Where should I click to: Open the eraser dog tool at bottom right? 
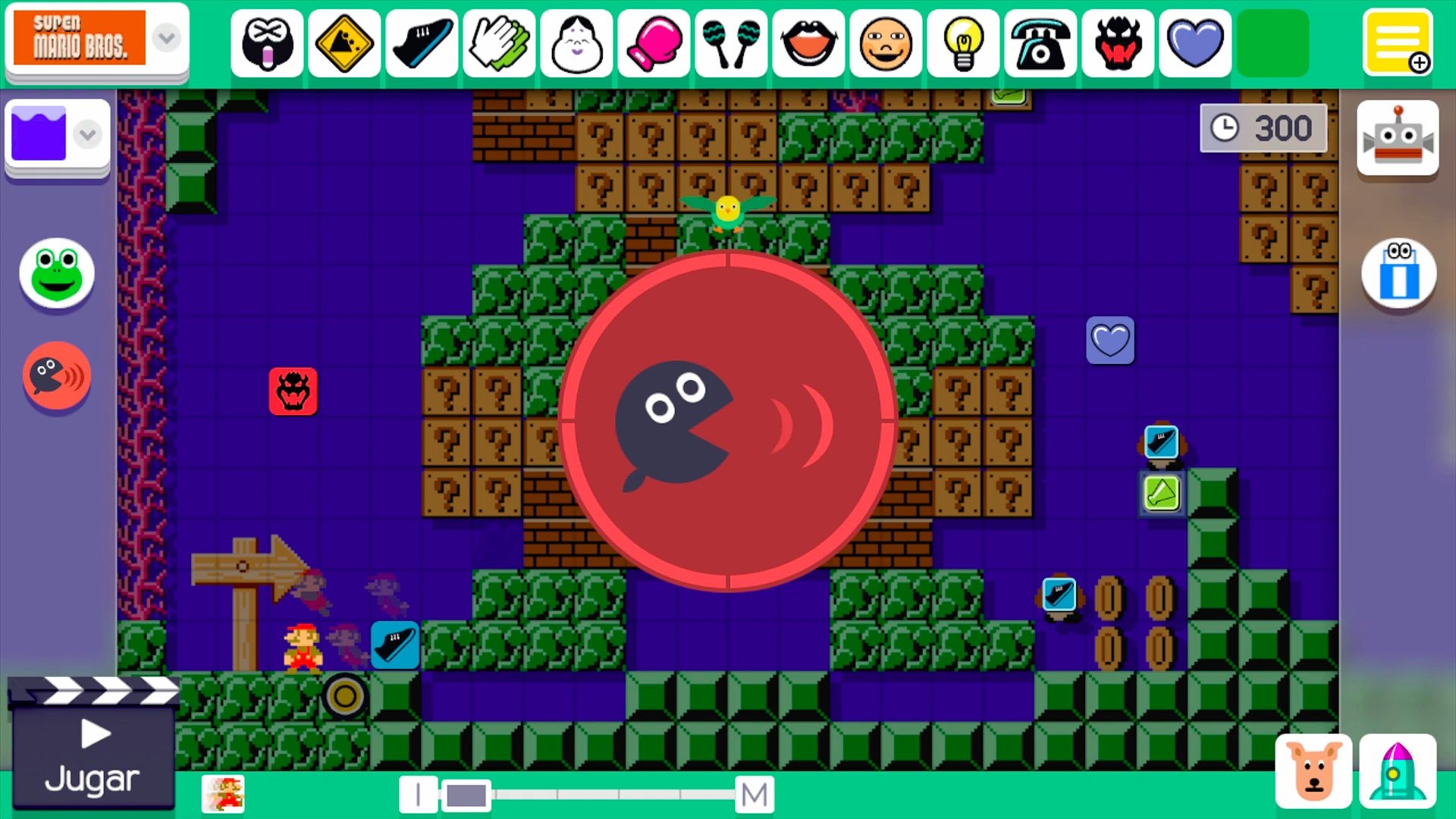1314,770
